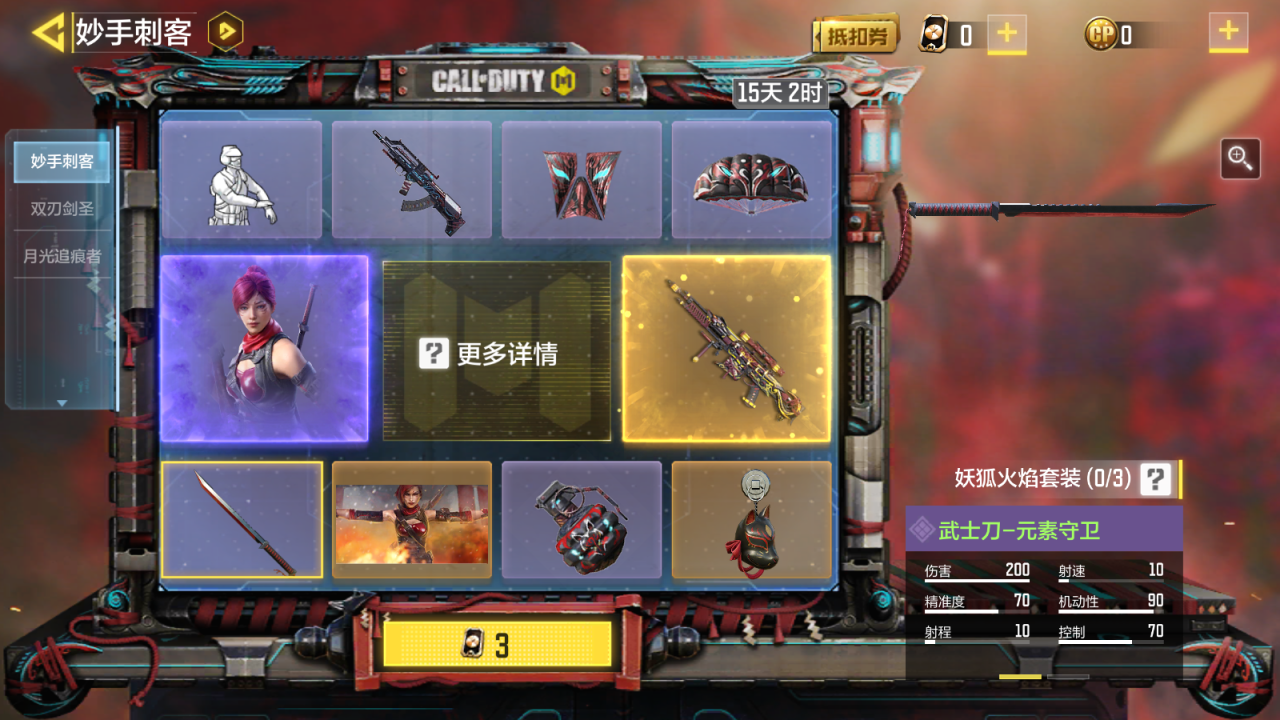
Task: Add CP currency with plus button
Action: click(x=1227, y=32)
